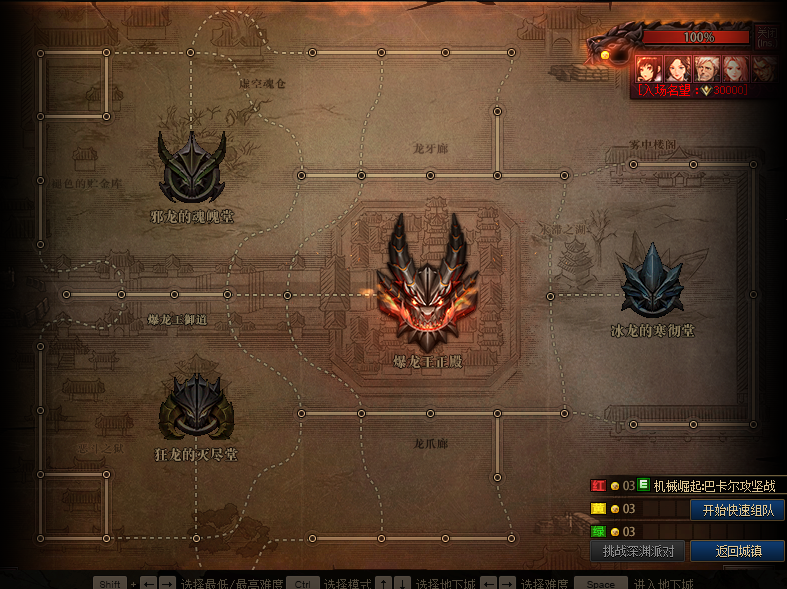The image size is (787, 589).
Task: Click the 挑战深渊派对 abyss party button
Action: [x=638, y=551]
